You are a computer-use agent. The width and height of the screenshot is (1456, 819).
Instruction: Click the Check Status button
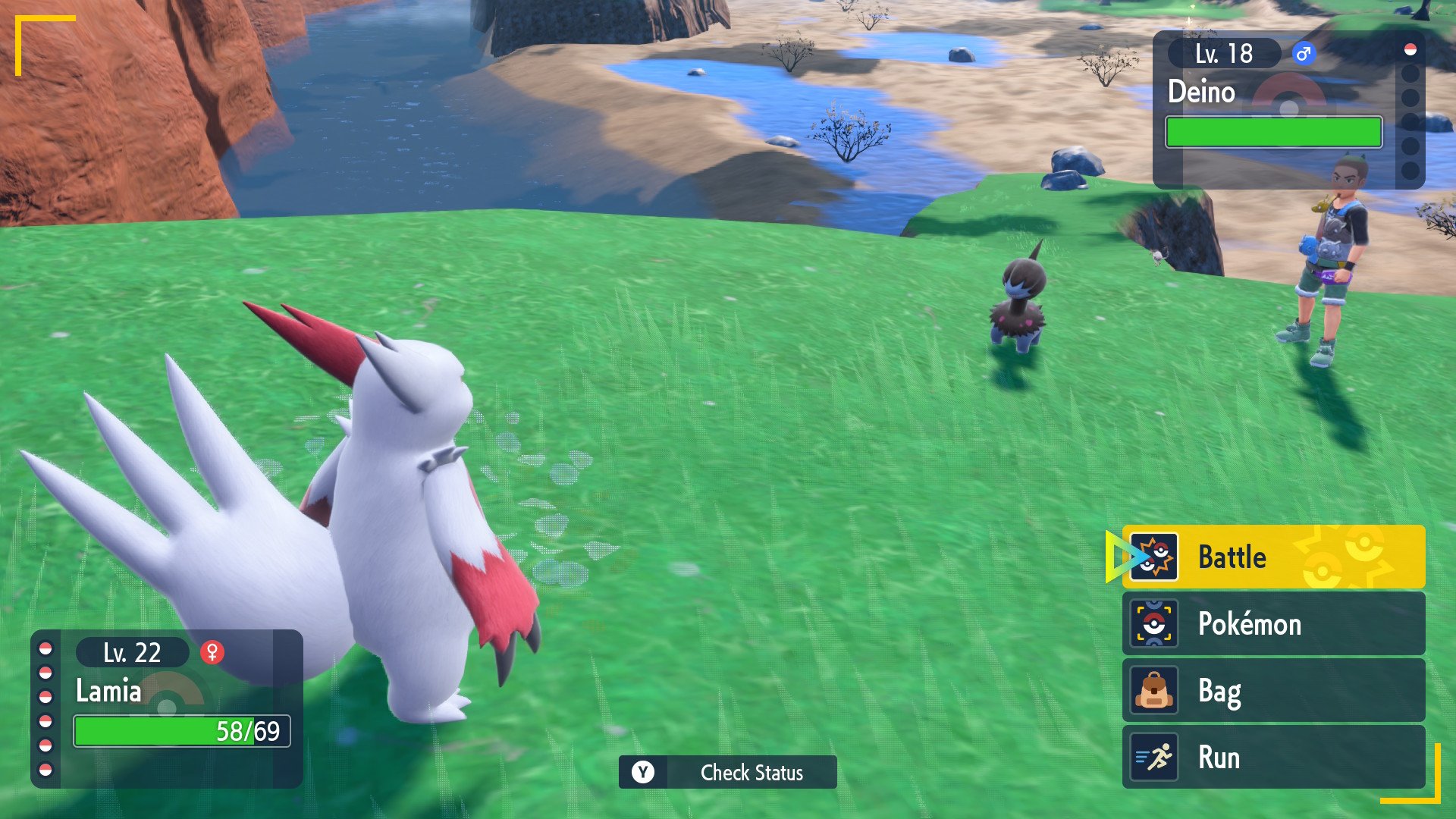(727, 772)
